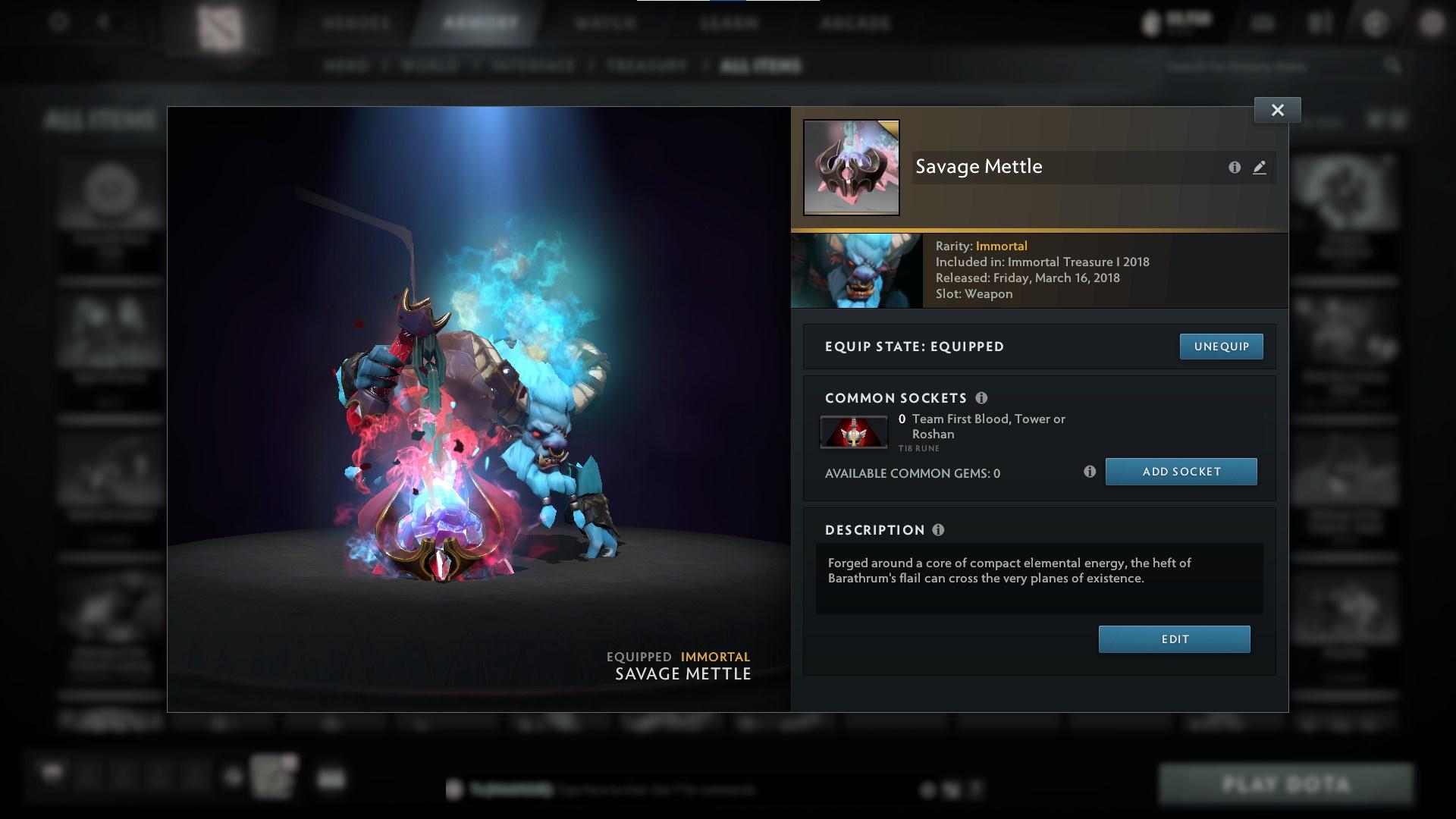Click the magnifying glass in the search bar
This screenshot has height=819, width=1456.
click(x=1393, y=66)
